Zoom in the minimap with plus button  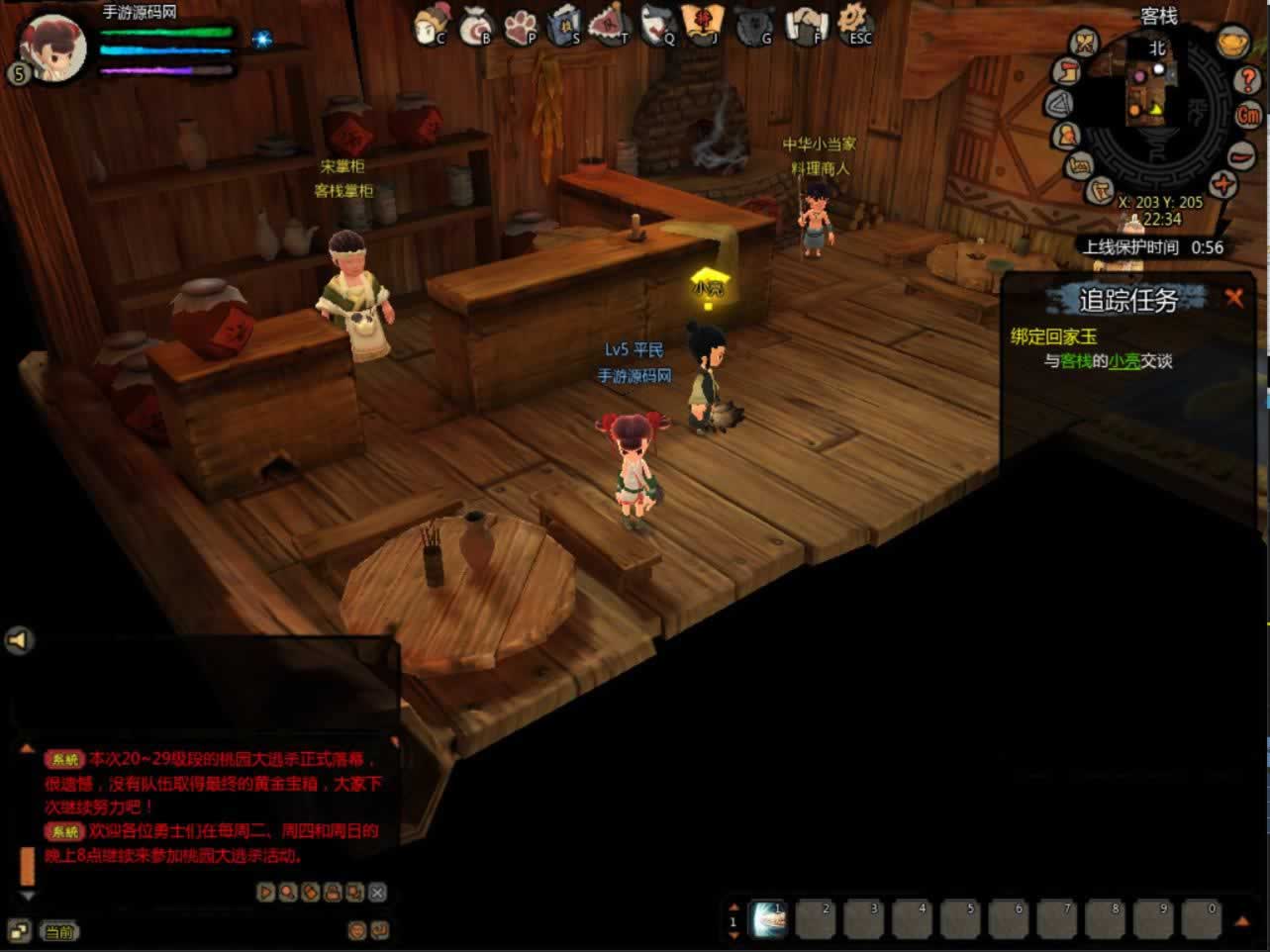click(x=1224, y=184)
